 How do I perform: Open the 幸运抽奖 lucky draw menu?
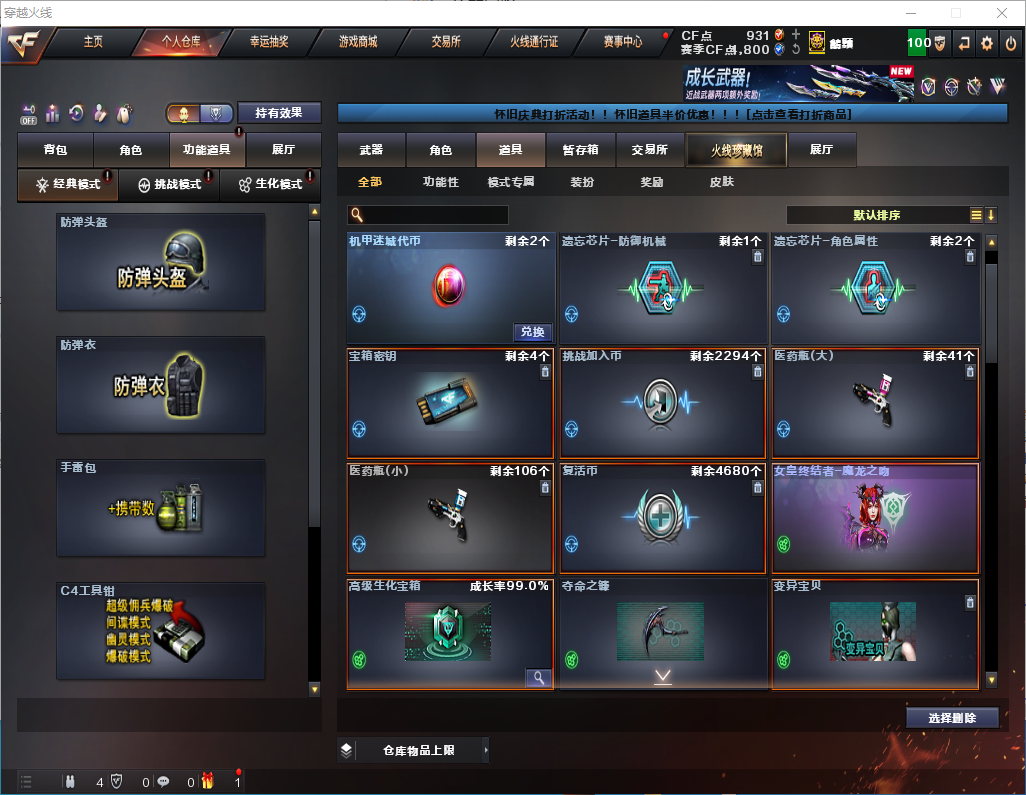tap(269, 42)
